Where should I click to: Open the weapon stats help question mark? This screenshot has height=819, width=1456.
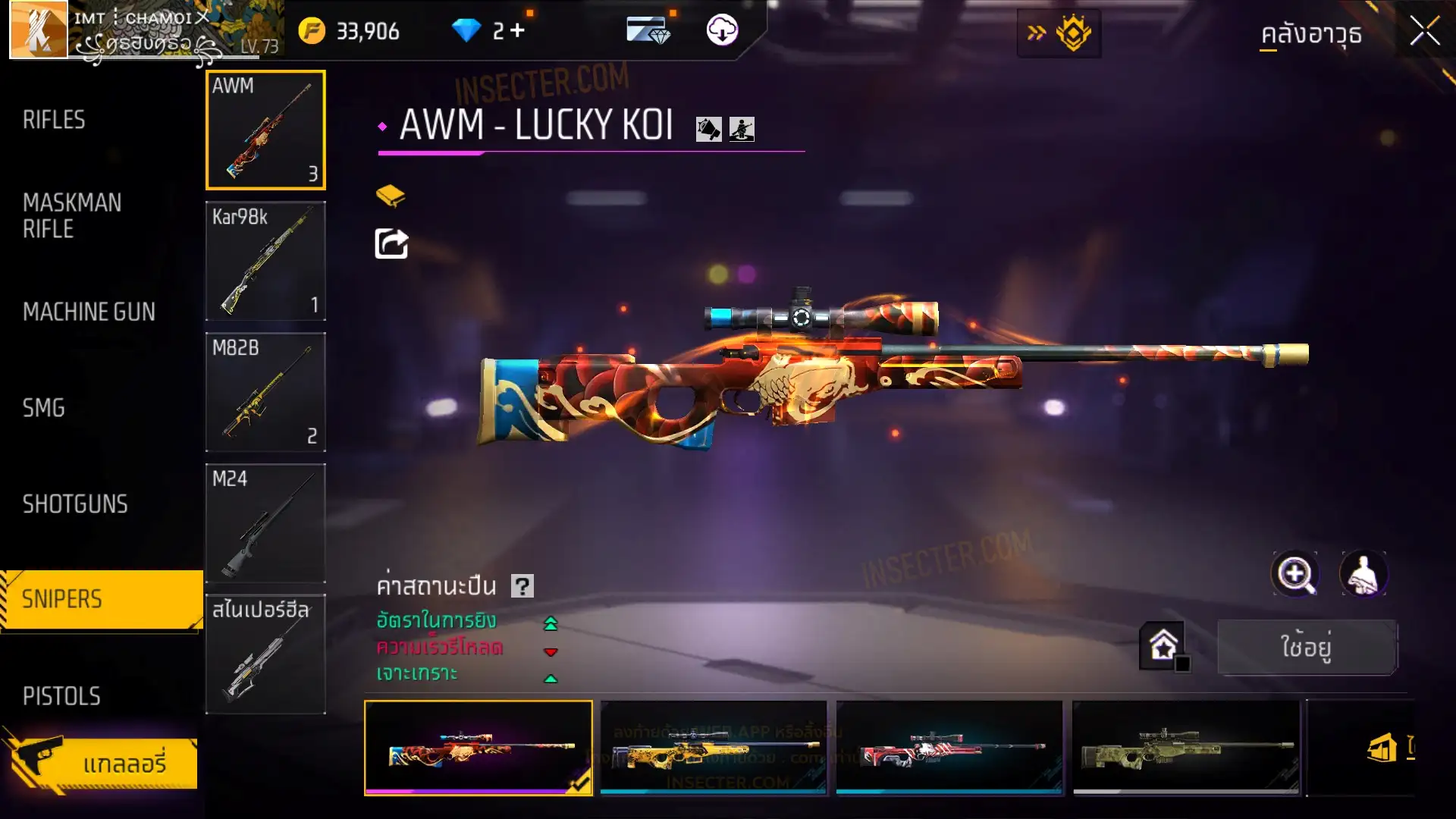point(522,586)
